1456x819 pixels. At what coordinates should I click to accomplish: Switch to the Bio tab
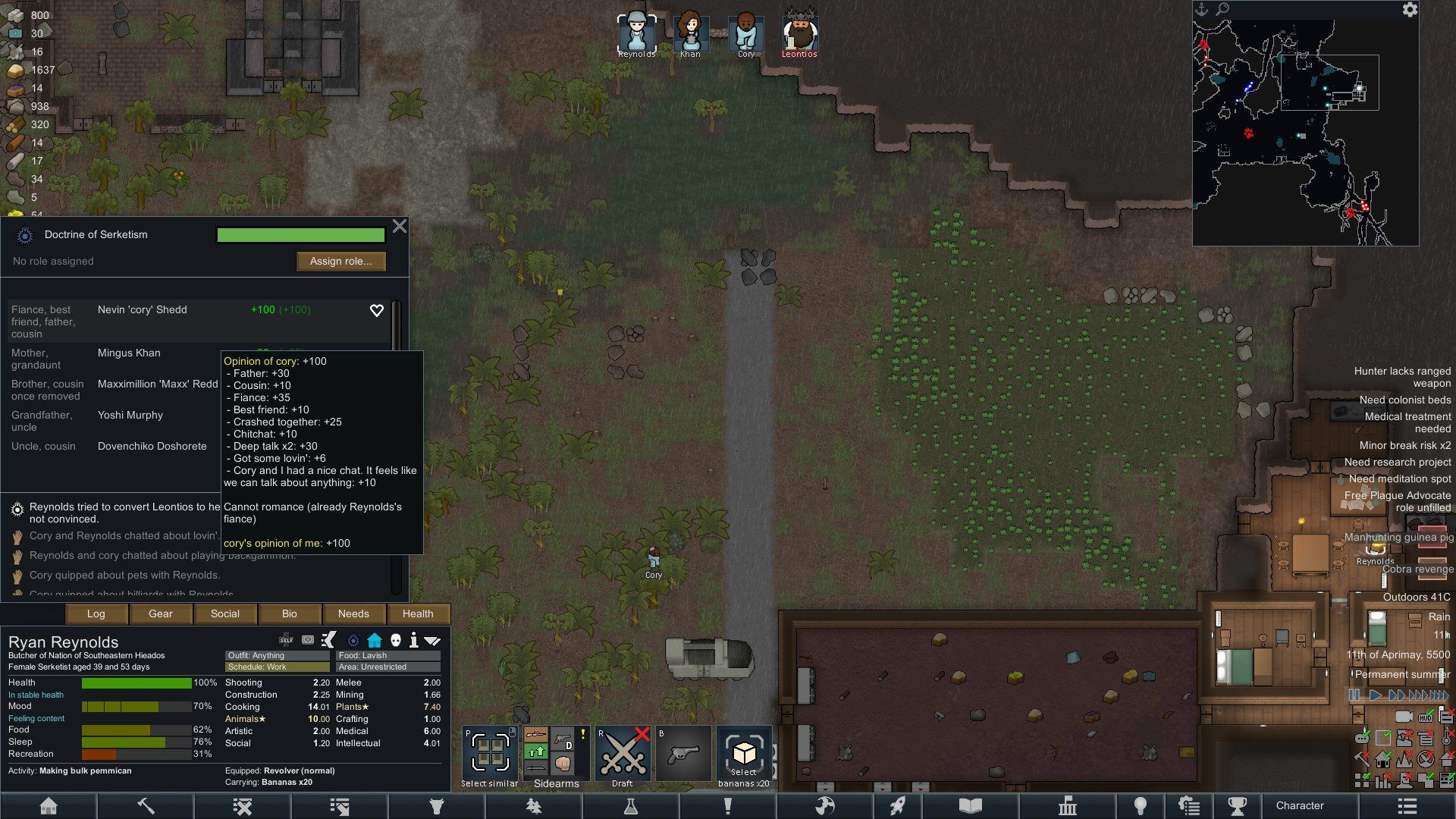click(x=289, y=613)
